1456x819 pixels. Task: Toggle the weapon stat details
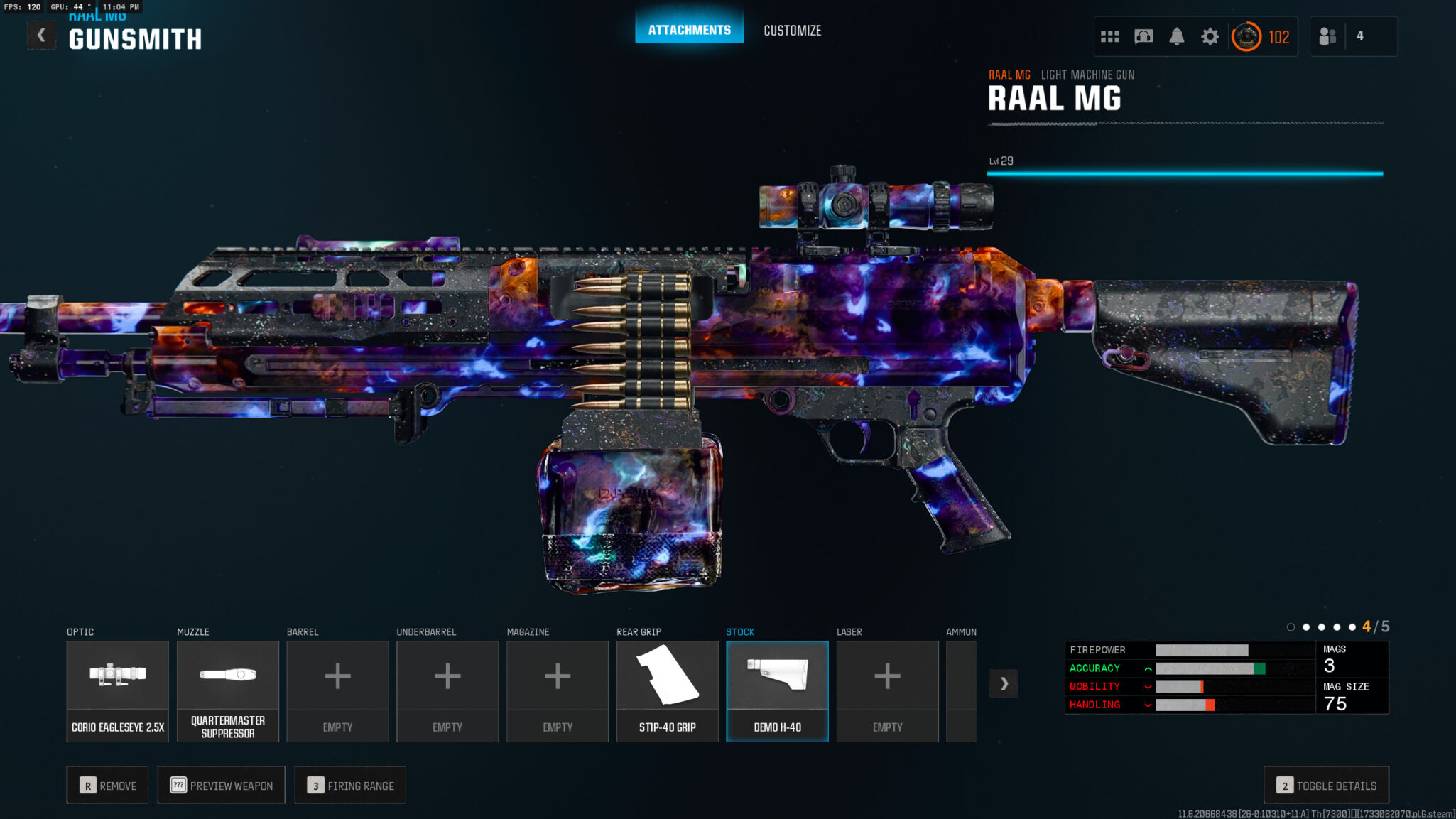1326,785
